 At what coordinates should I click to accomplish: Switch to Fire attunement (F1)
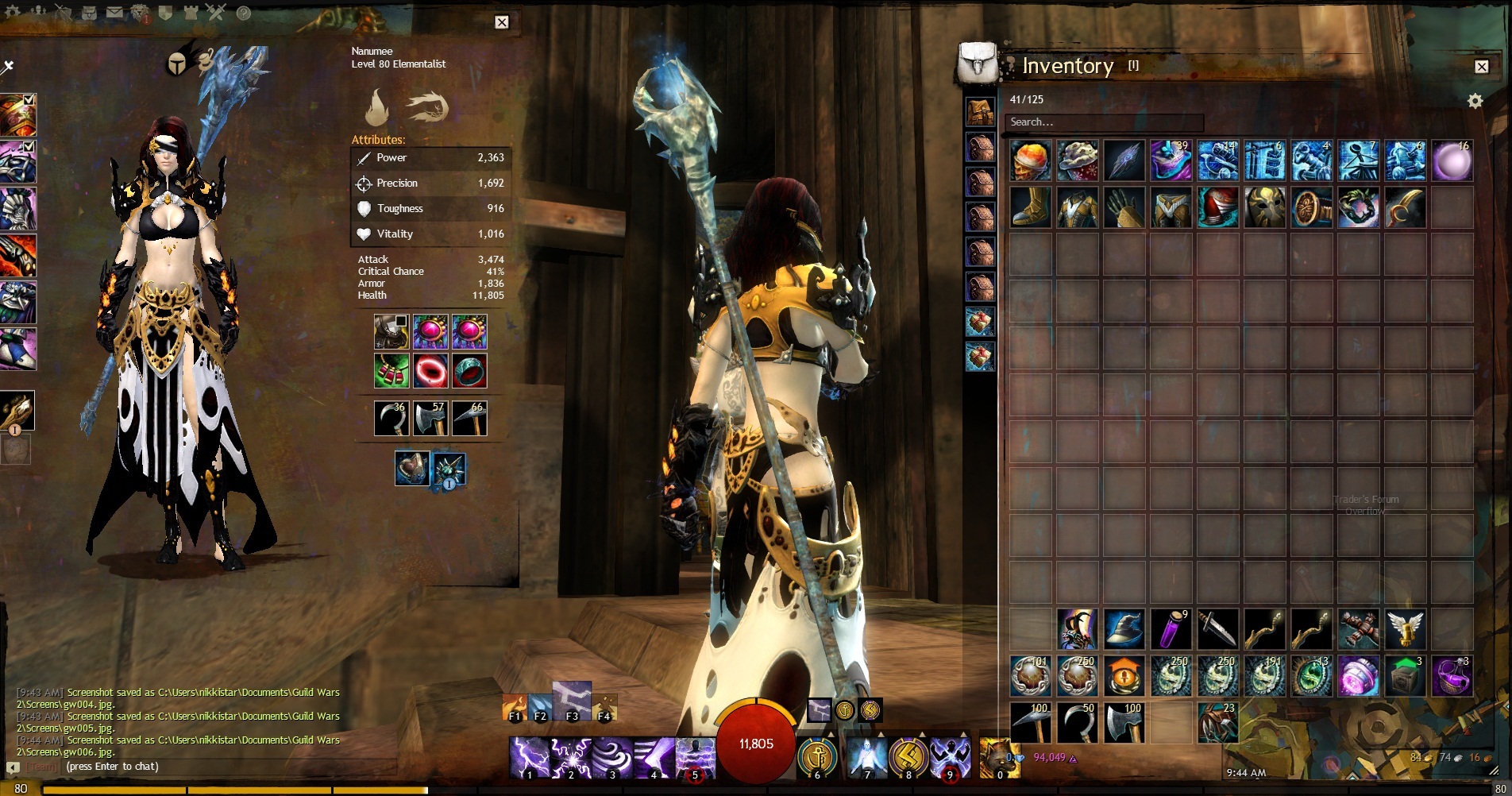coord(515,707)
